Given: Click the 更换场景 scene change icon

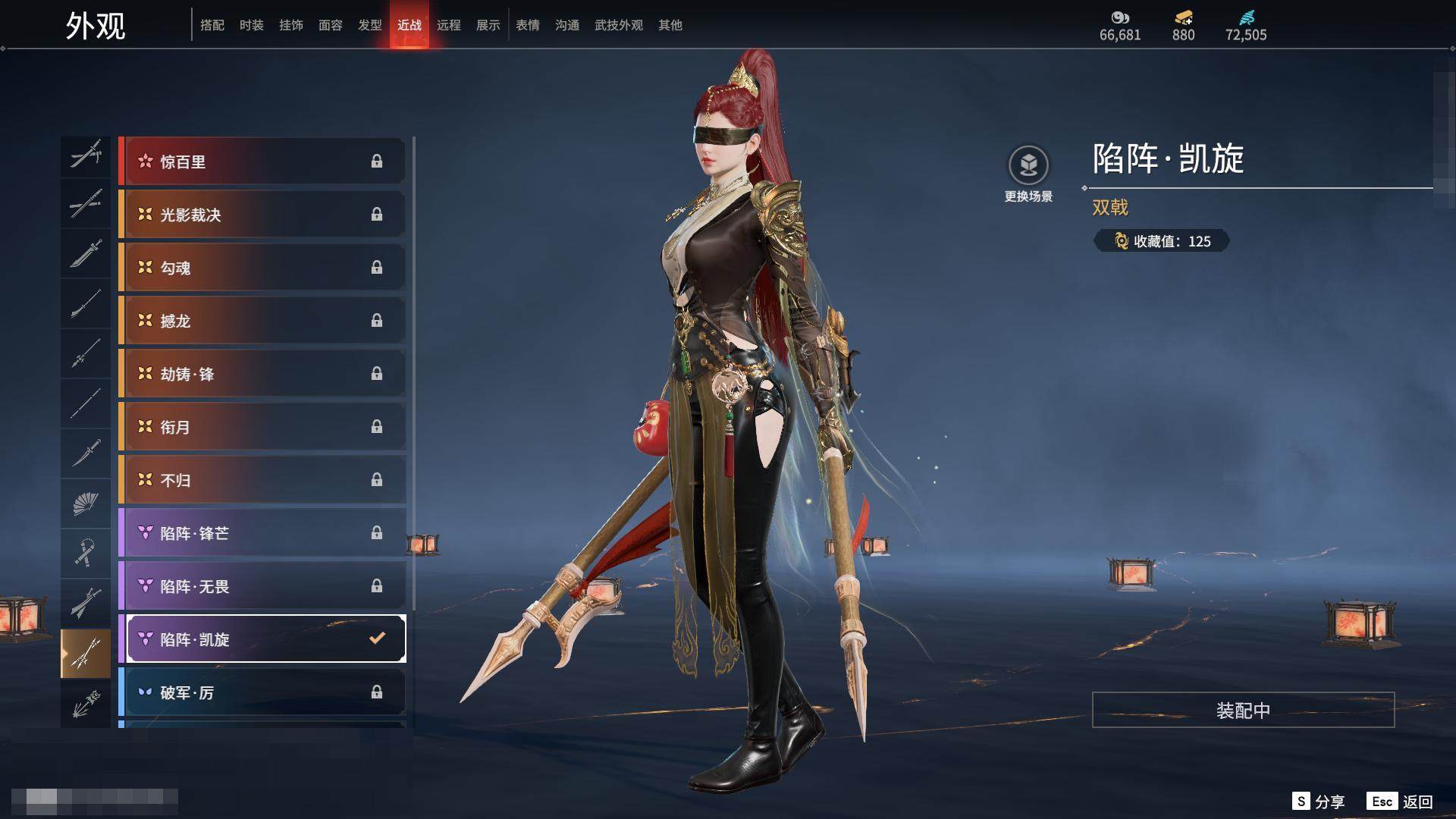Looking at the screenshot, I should click(x=1028, y=165).
